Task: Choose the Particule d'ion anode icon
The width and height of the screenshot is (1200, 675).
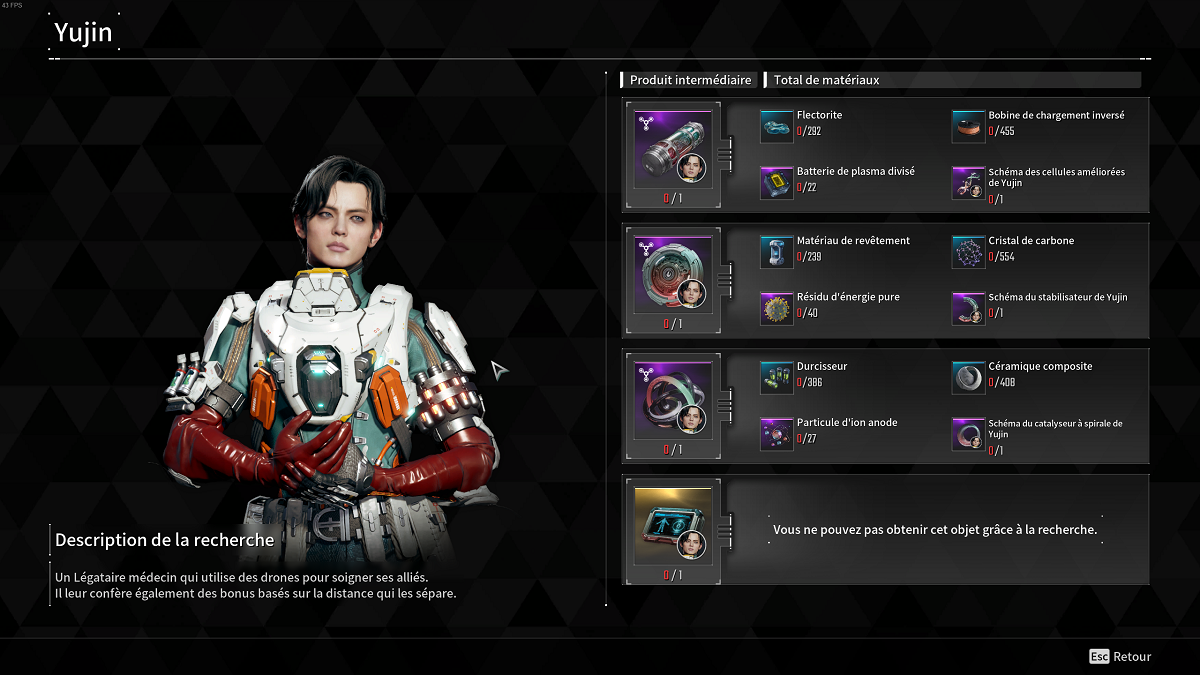Action: click(x=776, y=433)
